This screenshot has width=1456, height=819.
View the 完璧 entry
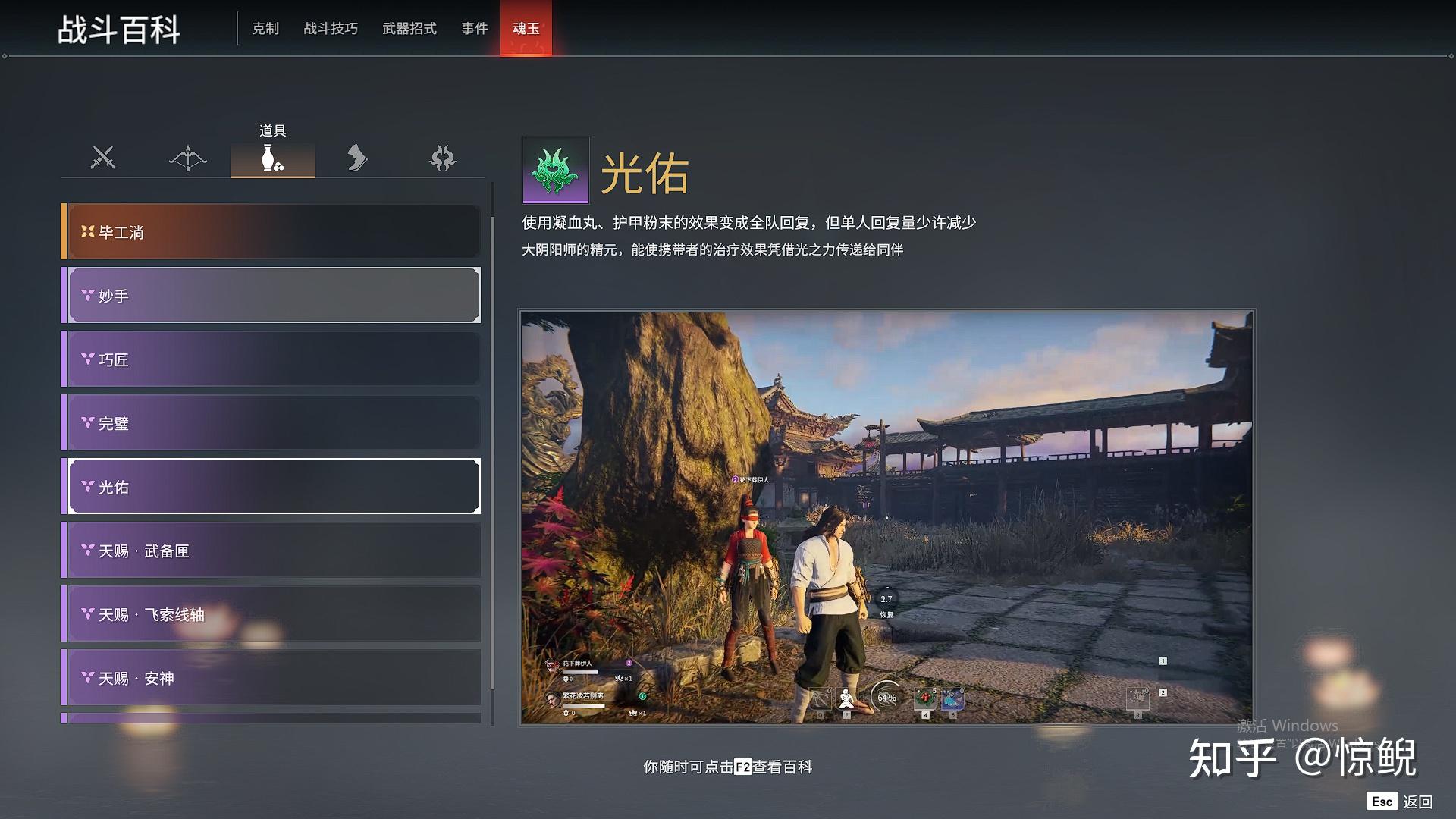(273, 423)
